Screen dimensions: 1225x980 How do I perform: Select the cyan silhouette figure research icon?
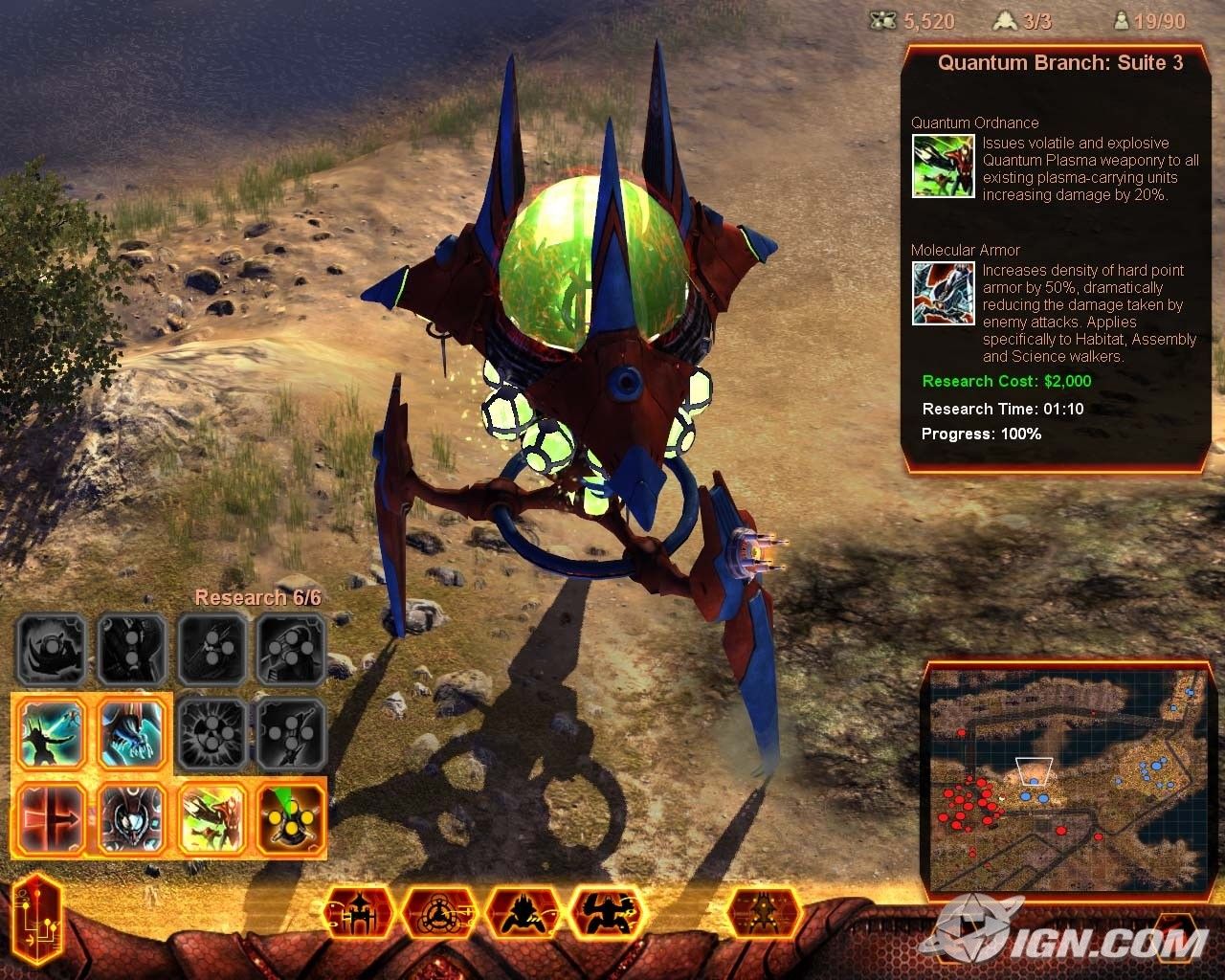[x=54, y=733]
